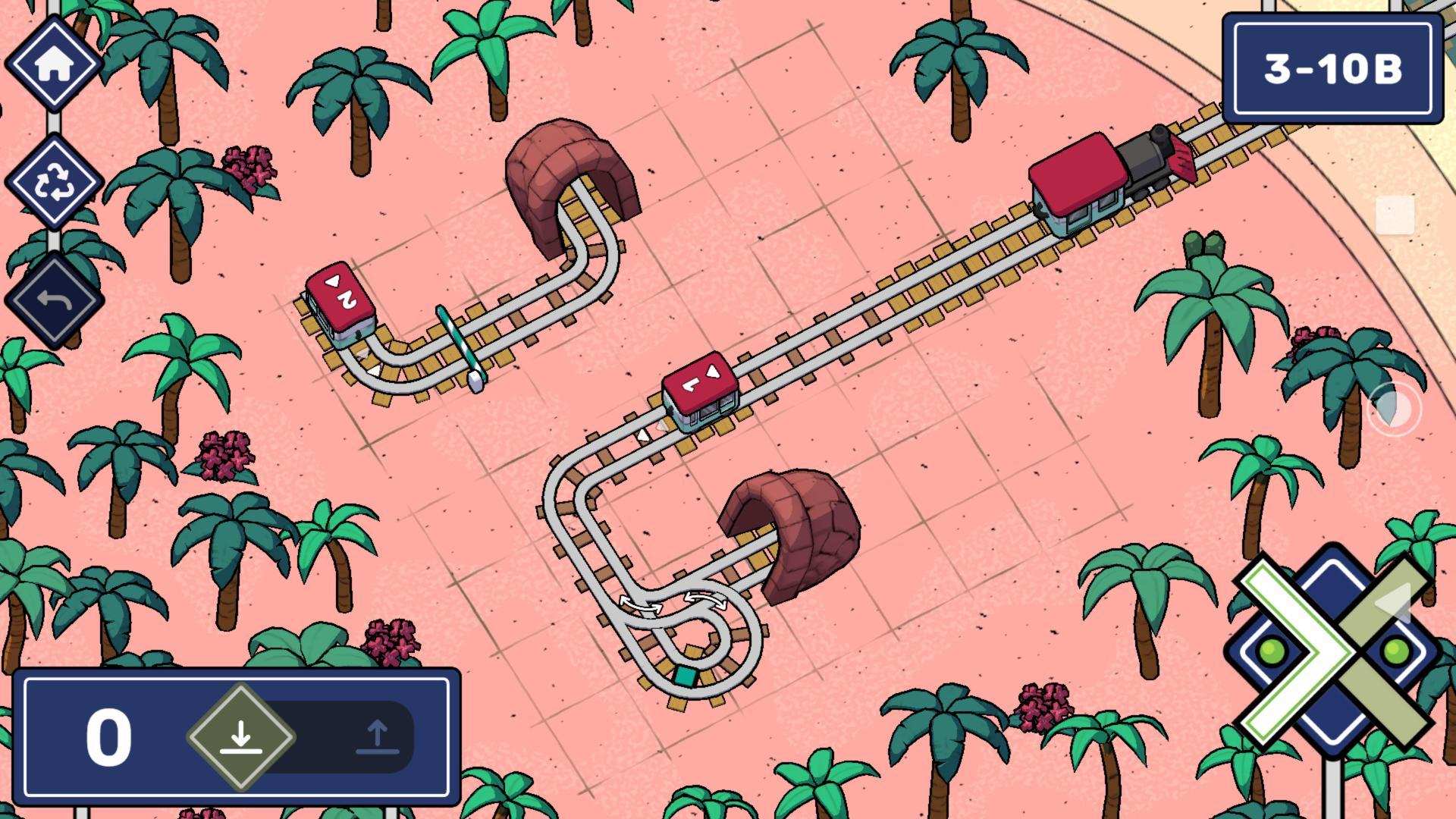The width and height of the screenshot is (1456, 819).
Task: Select the place-track down arrow diamond
Action: pos(241,736)
